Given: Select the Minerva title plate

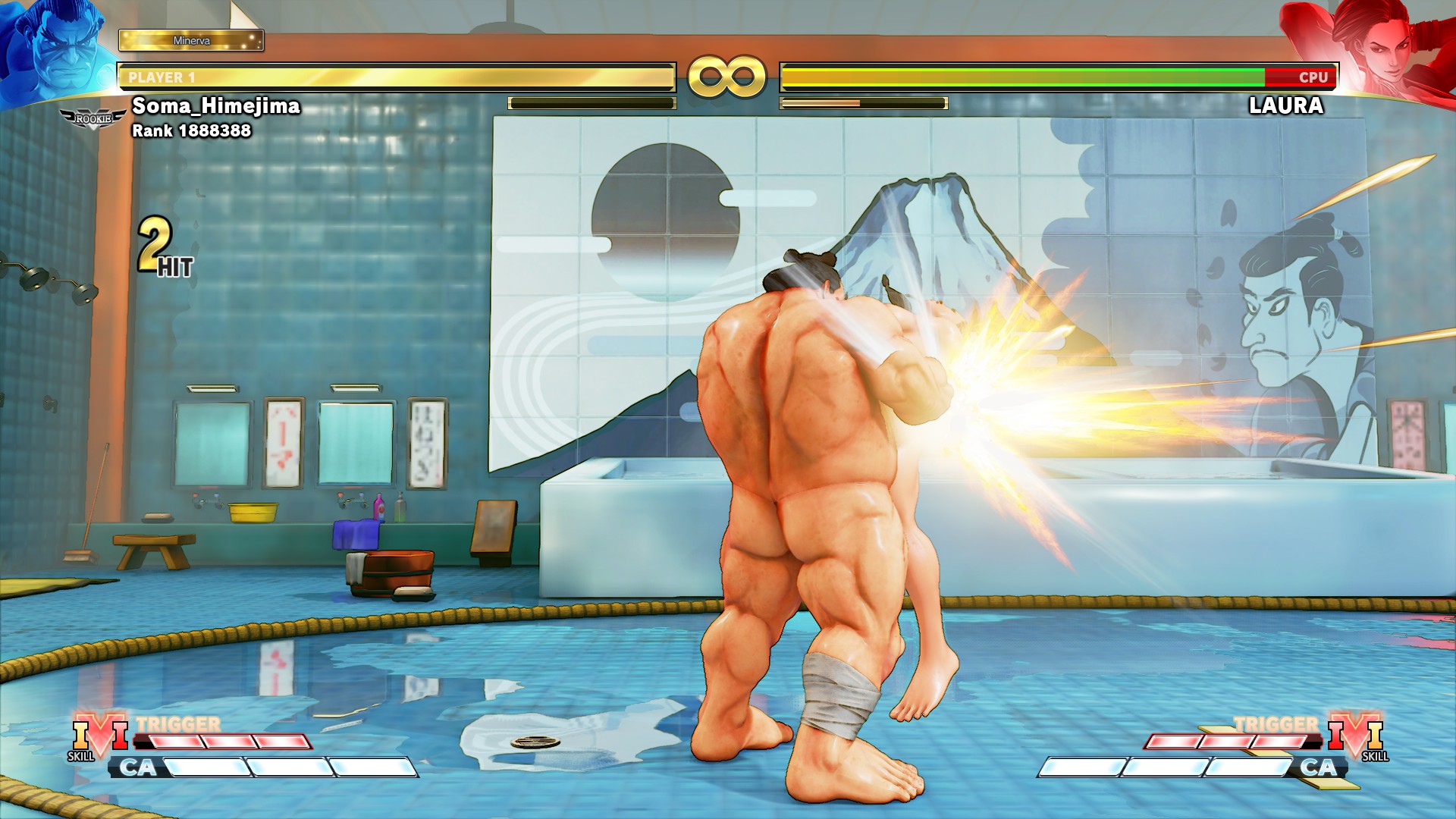Looking at the screenshot, I should (191, 40).
